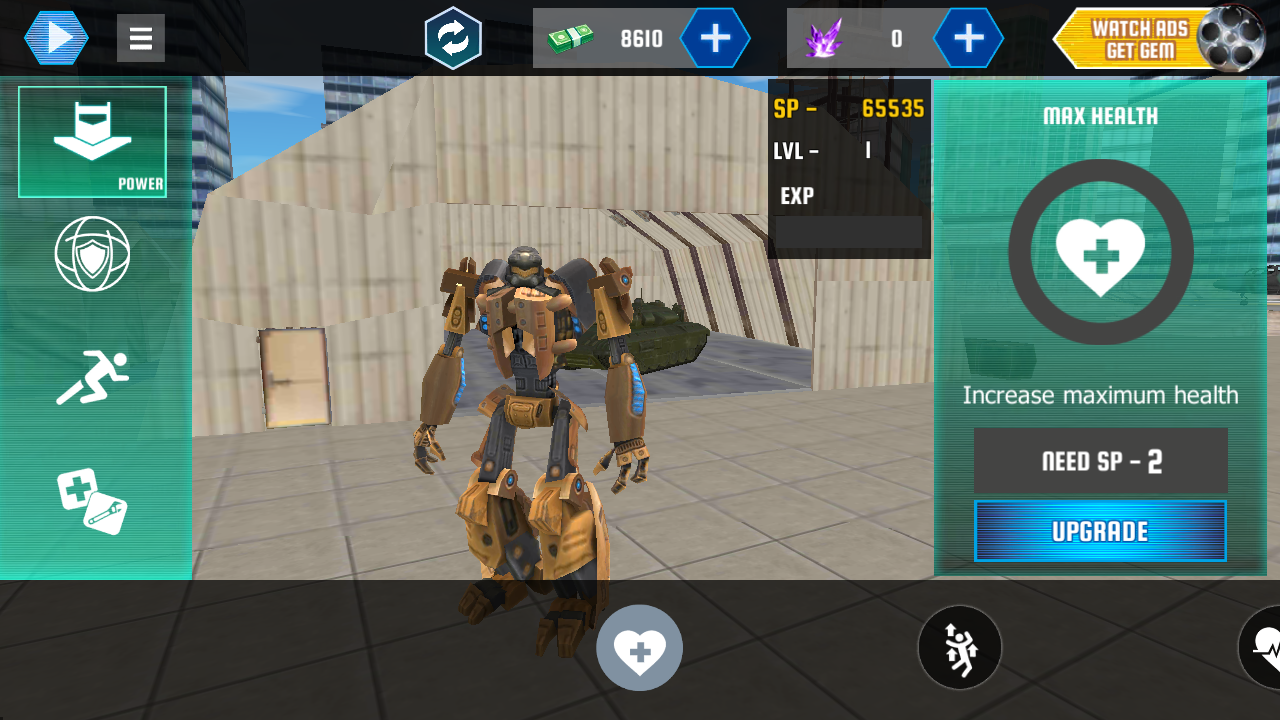The width and height of the screenshot is (1280, 720).
Task: Select the Power category tab
Action: (92, 142)
